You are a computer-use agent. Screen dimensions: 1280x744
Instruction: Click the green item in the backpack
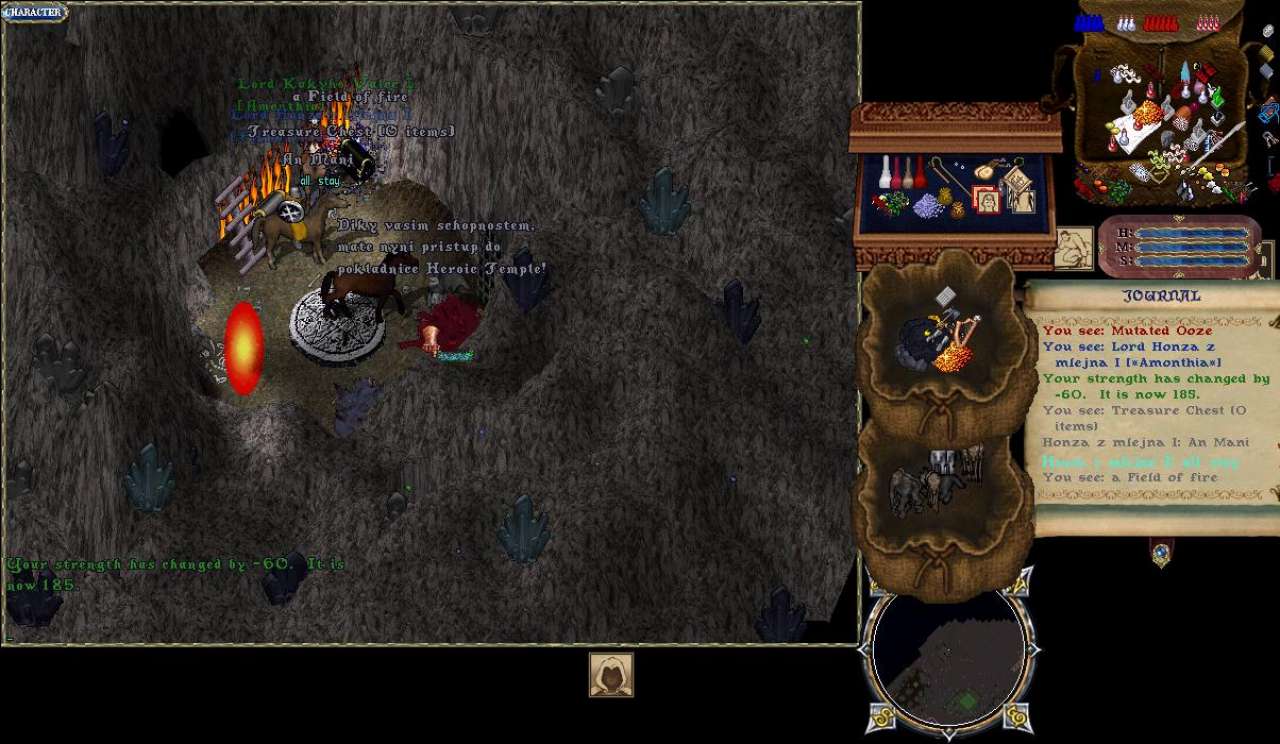tap(1217, 98)
